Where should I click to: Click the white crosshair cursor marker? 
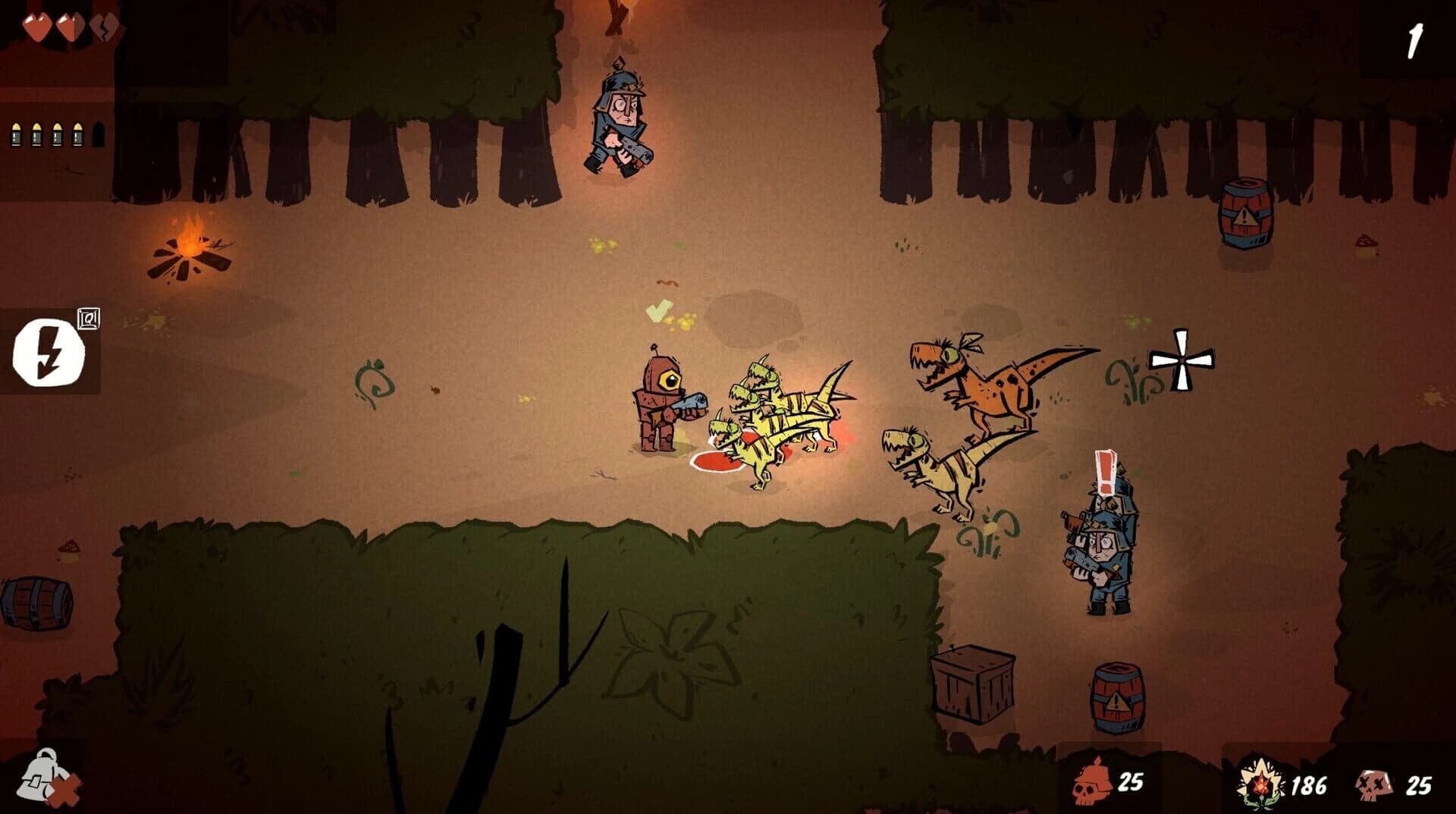pos(1181,362)
